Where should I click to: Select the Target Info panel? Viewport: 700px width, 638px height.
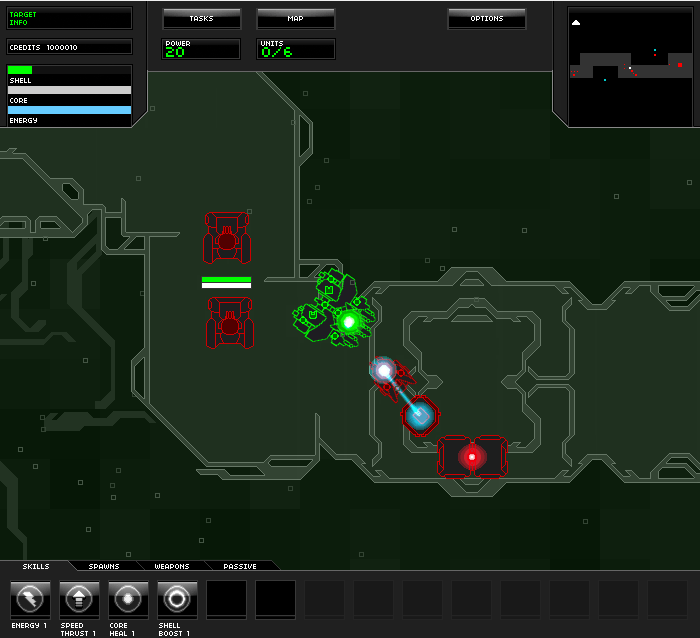[69, 18]
